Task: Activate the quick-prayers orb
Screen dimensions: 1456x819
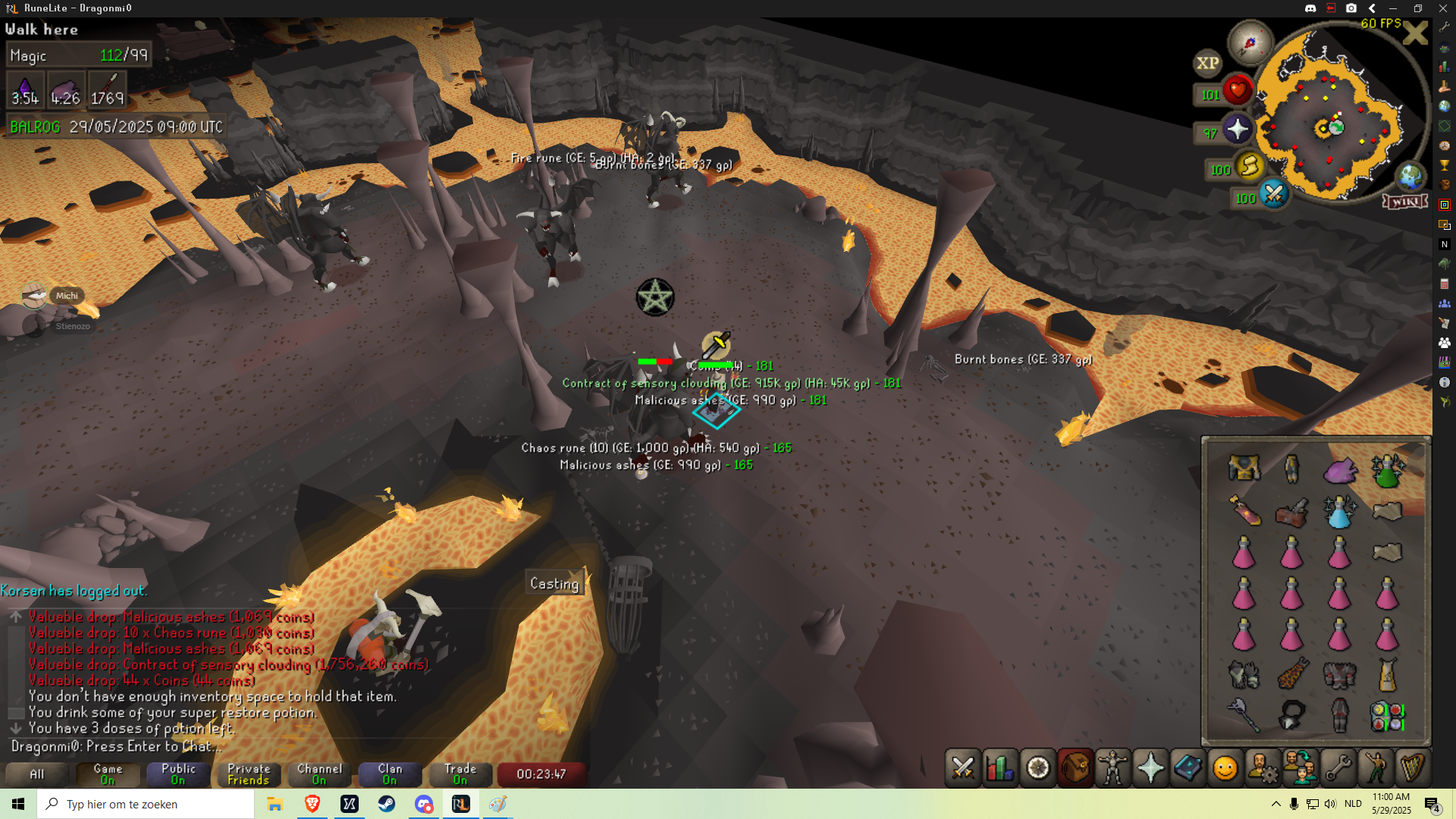Action: (x=1237, y=130)
